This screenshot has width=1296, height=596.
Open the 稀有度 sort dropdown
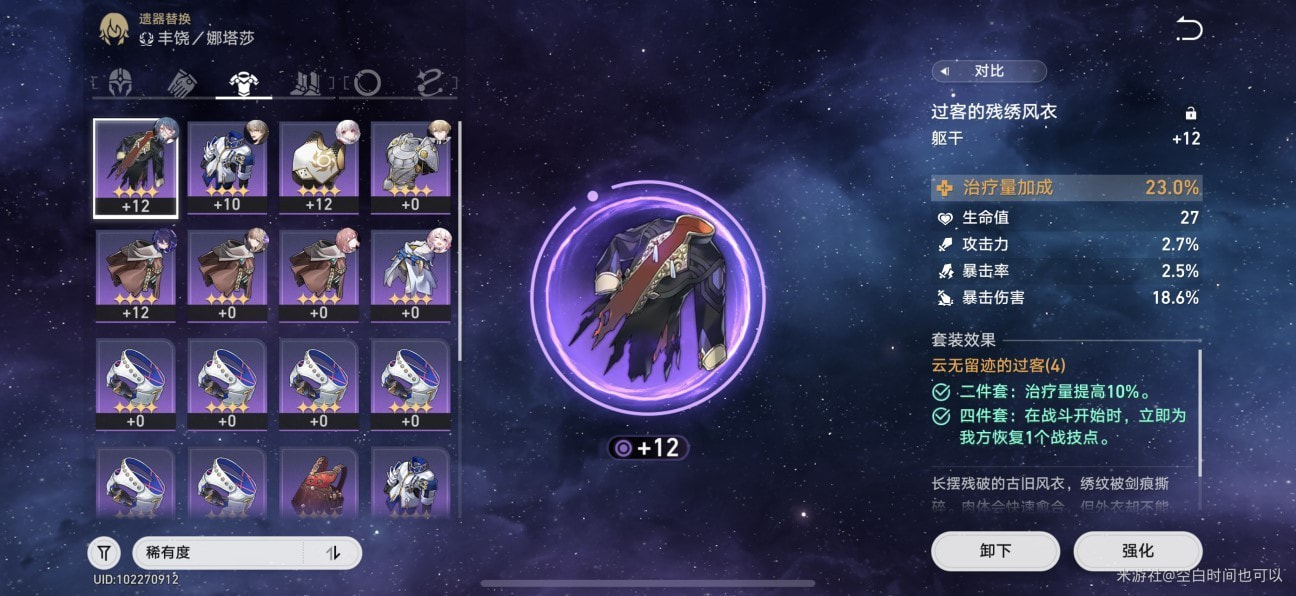click(220, 552)
